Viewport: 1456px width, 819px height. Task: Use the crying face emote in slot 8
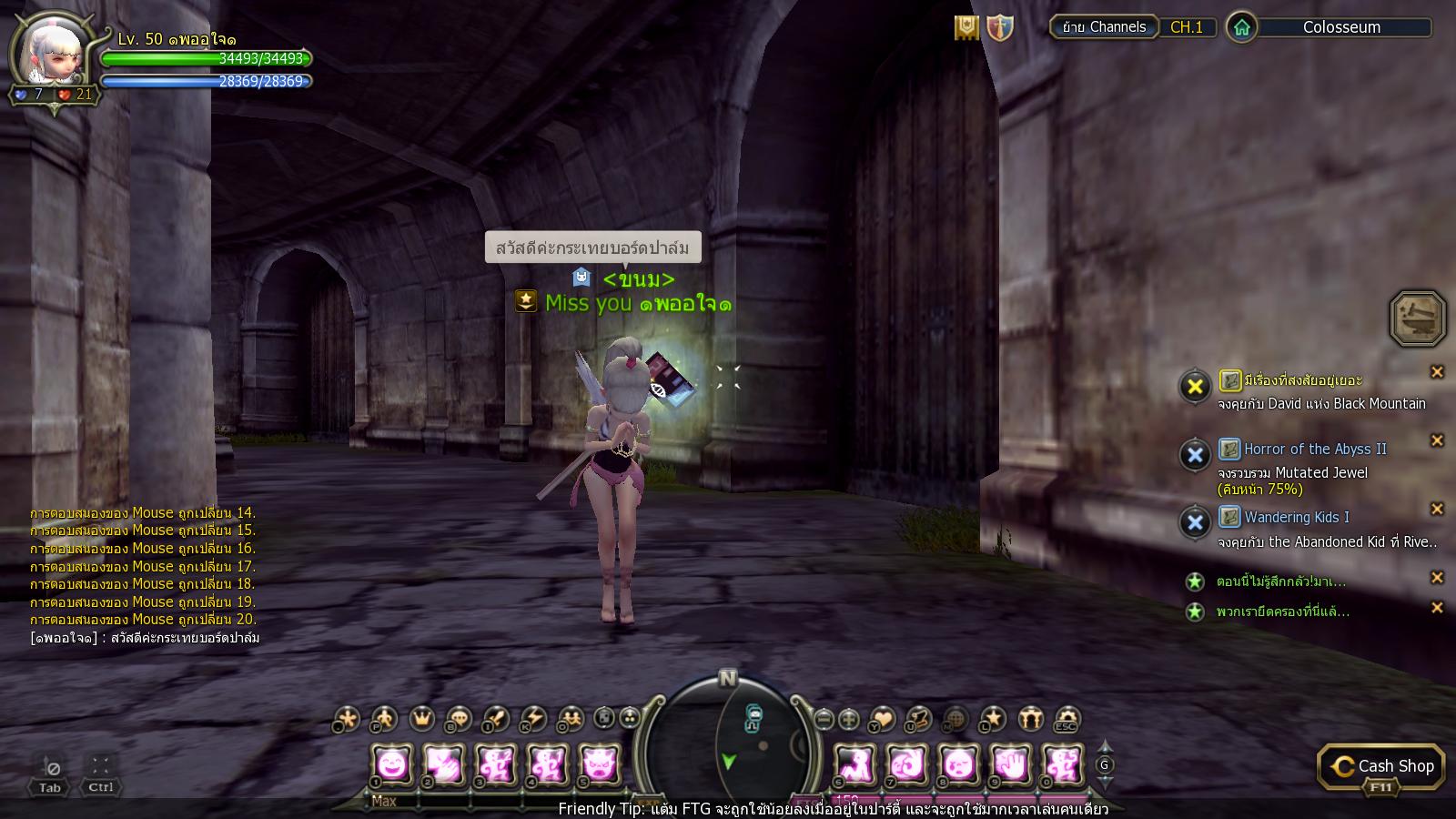[x=958, y=763]
